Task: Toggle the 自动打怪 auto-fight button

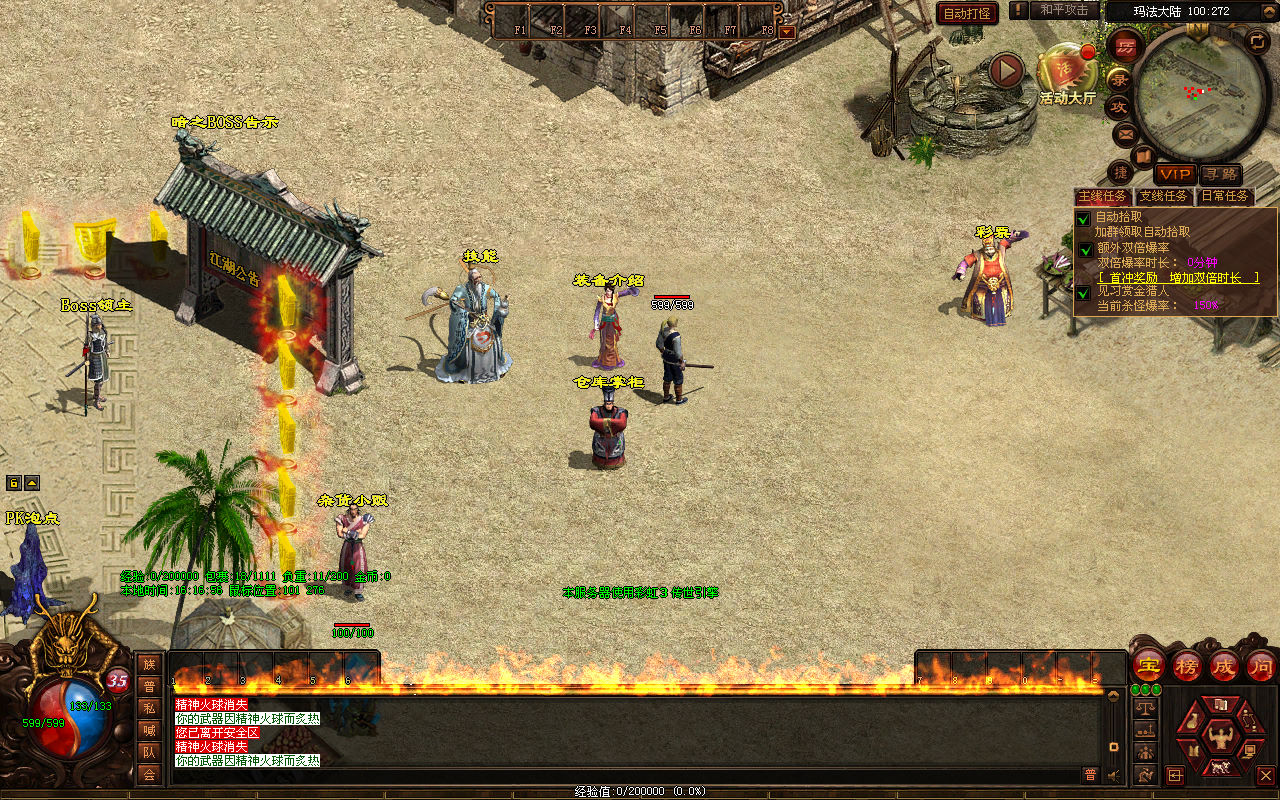Action: pyautogui.click(x=967, y=13)
